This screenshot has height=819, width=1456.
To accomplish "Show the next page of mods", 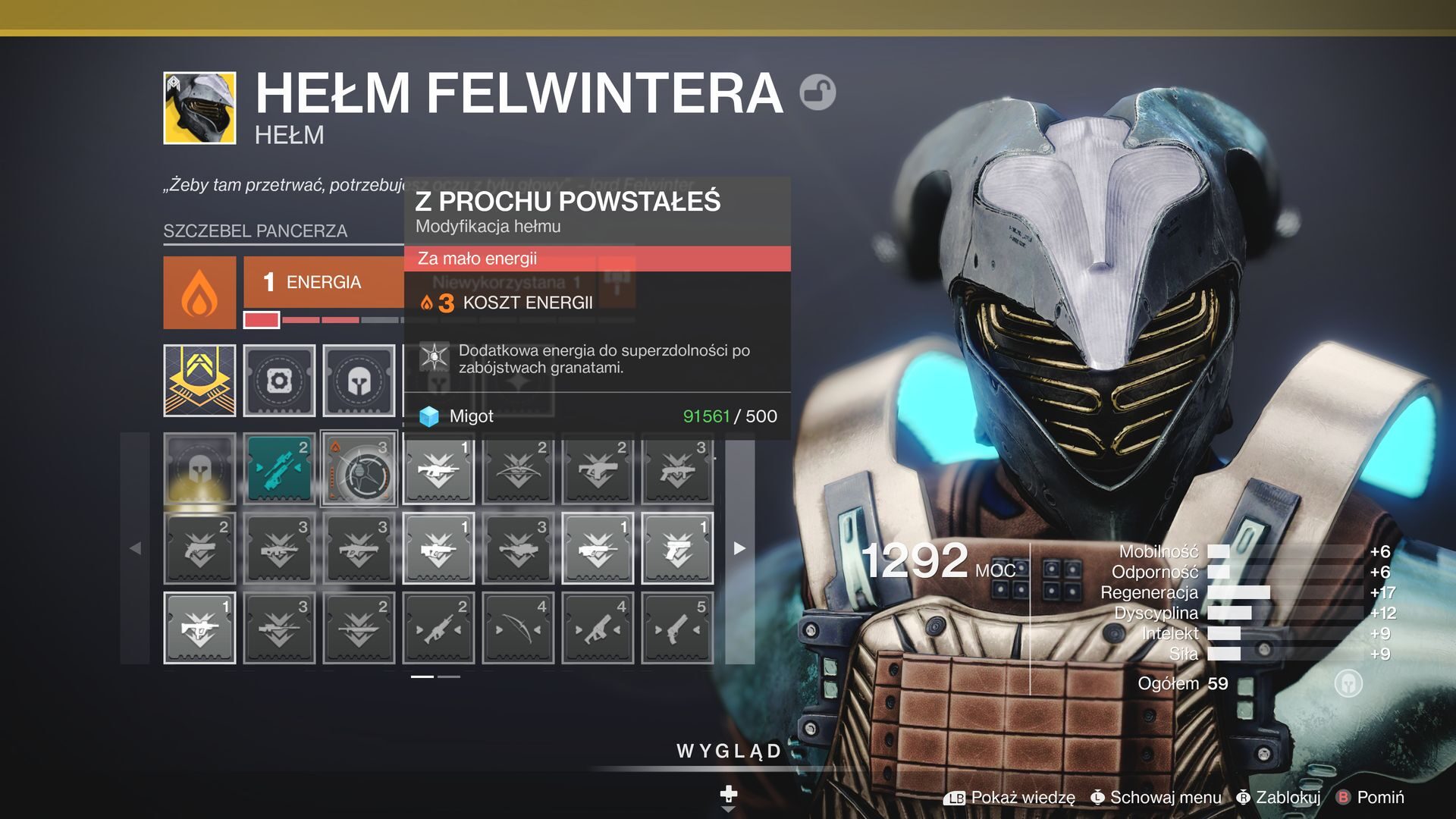I will click(x=739, y=548).
